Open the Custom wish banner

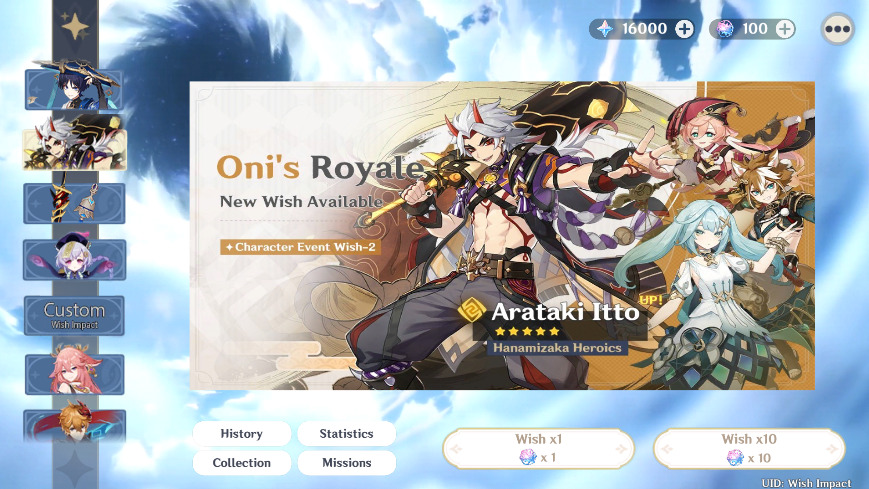(x=74, y=315)
